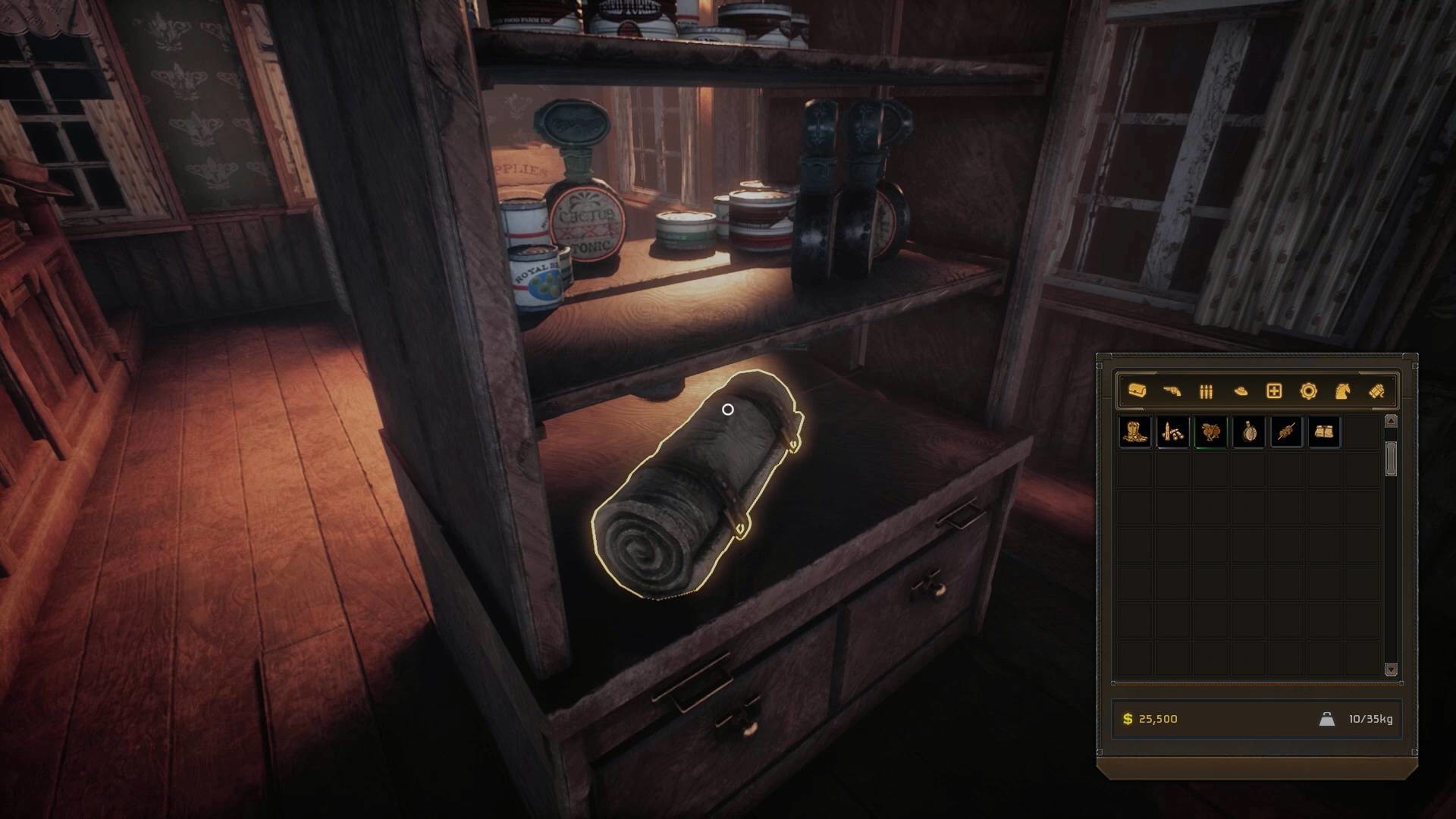This screenshot has height=819, width=1456.
Task: Select the cowboy boots inventory item
Action: click(1135, 432)
